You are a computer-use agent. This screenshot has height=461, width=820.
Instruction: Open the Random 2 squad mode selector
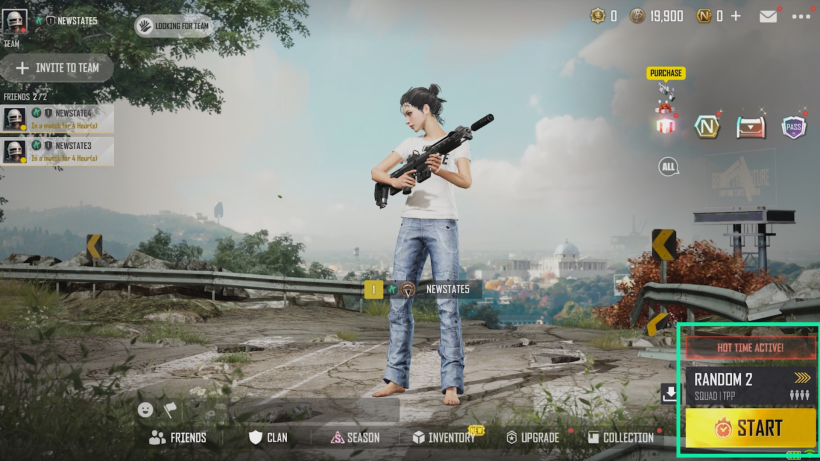coord(749,385)
